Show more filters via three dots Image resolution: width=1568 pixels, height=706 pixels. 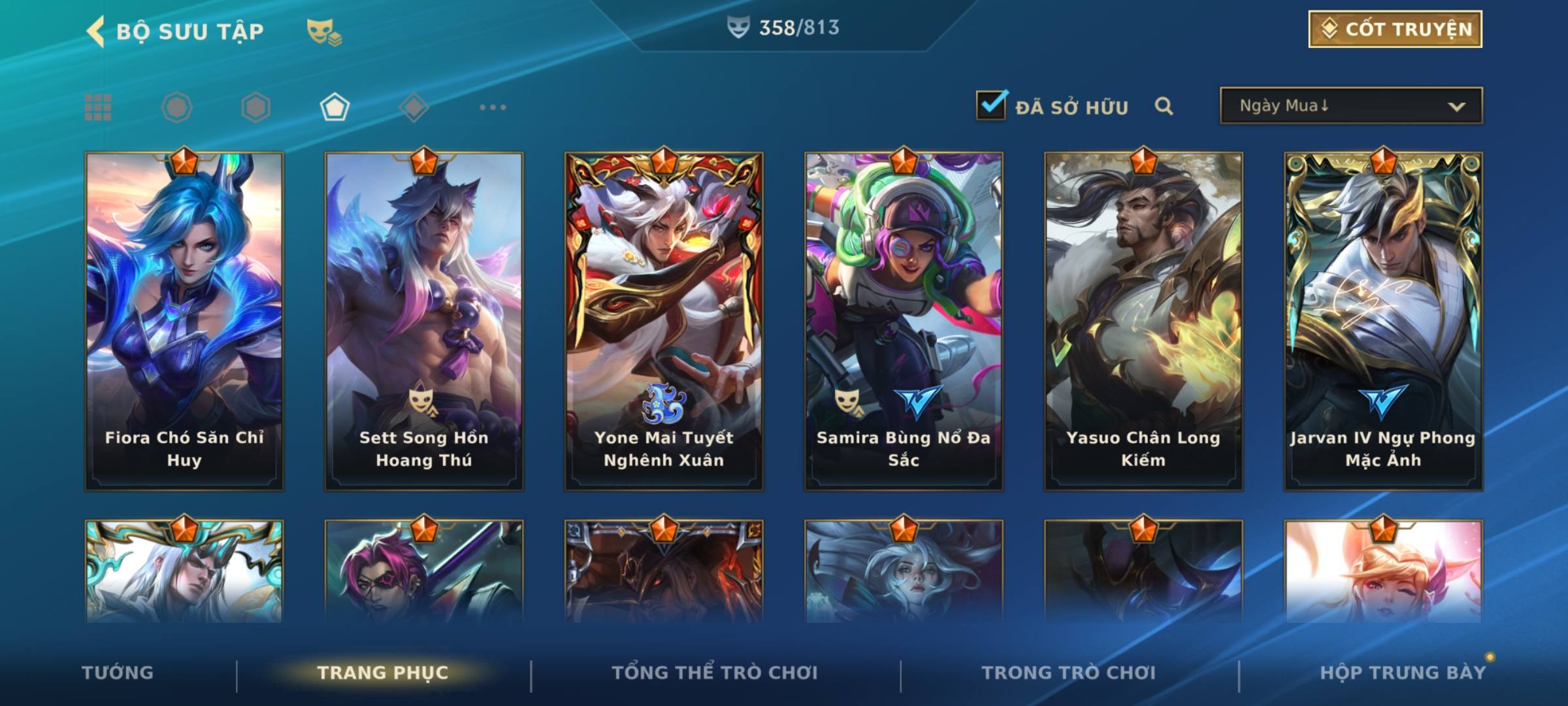pos(493,107)
